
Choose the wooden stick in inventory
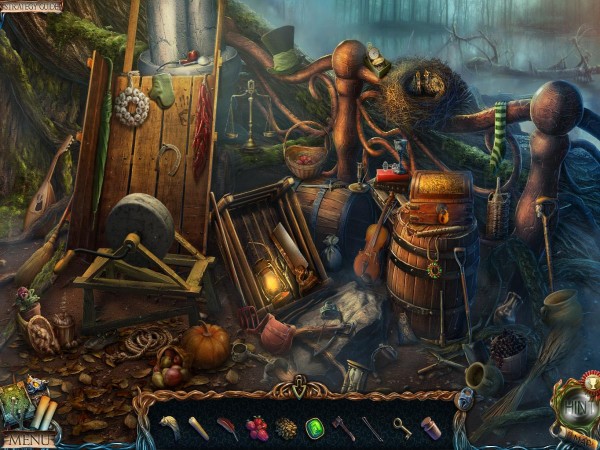(x=199, y=428)
